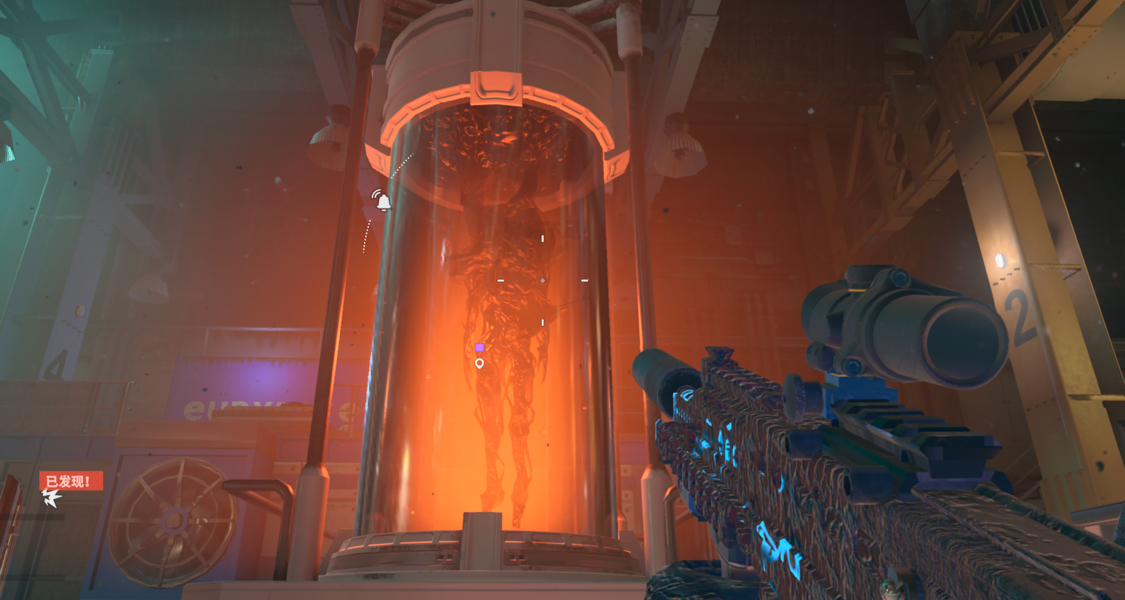Click the red 已发现! detected banner
The width and height of the screenshot is (1125, 600).
[71, 481]
